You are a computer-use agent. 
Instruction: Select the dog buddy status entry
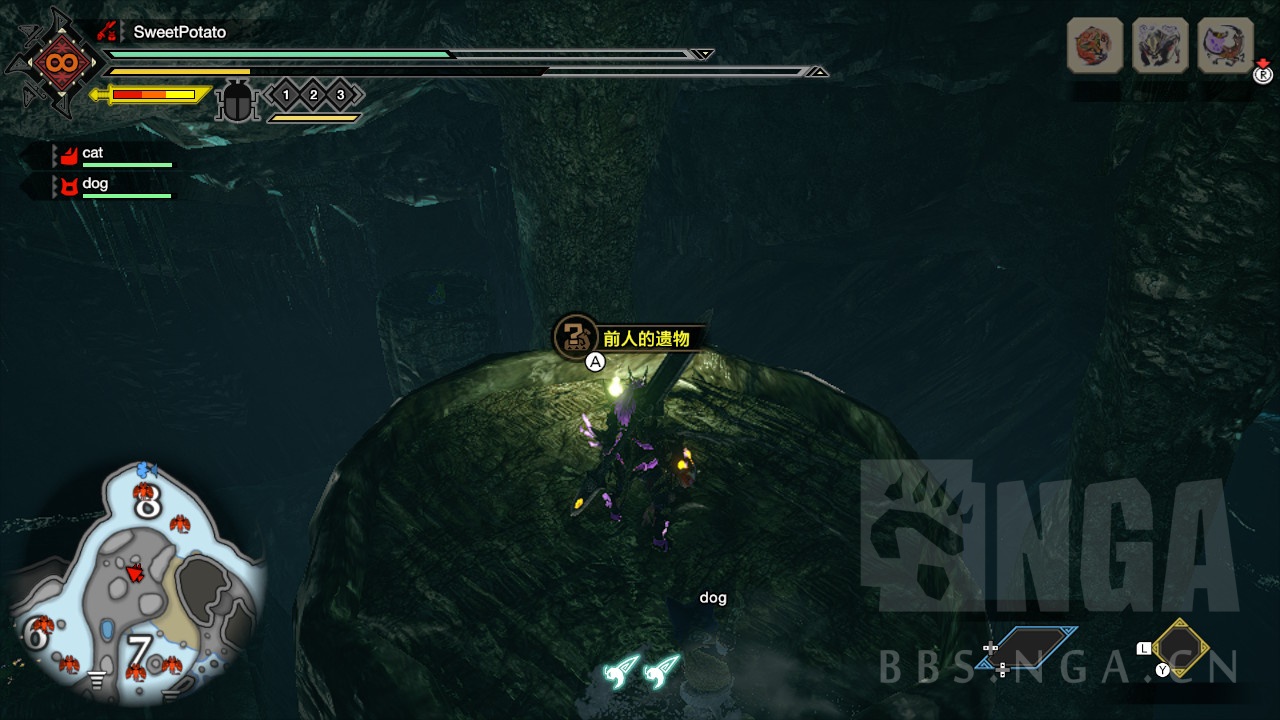[94, 184]
